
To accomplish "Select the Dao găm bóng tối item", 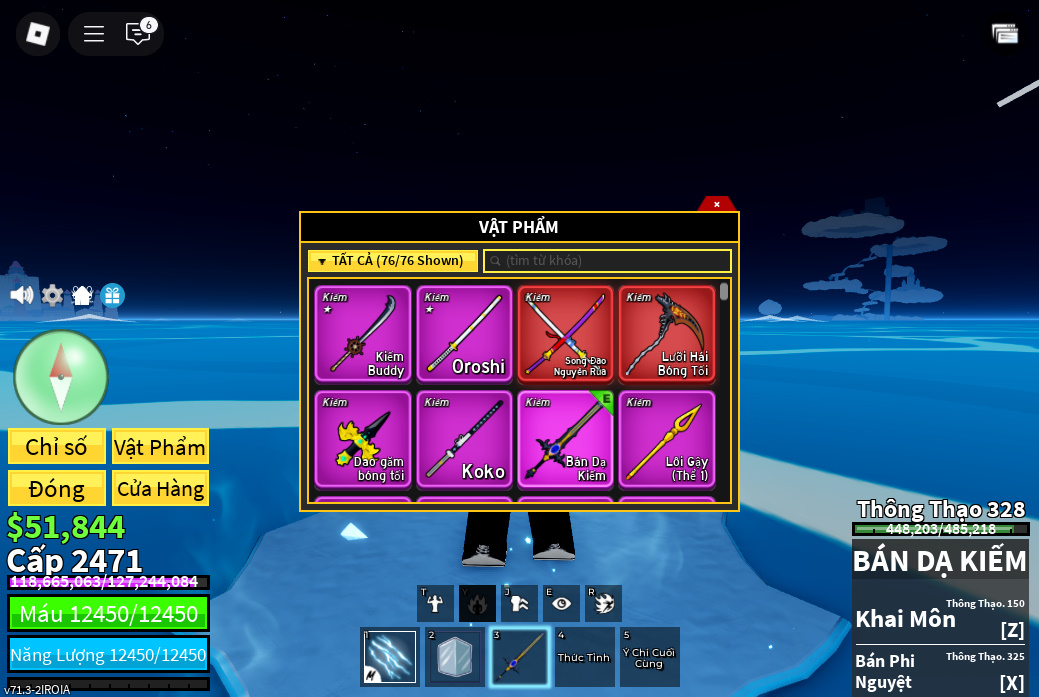I will coord(363,439).
